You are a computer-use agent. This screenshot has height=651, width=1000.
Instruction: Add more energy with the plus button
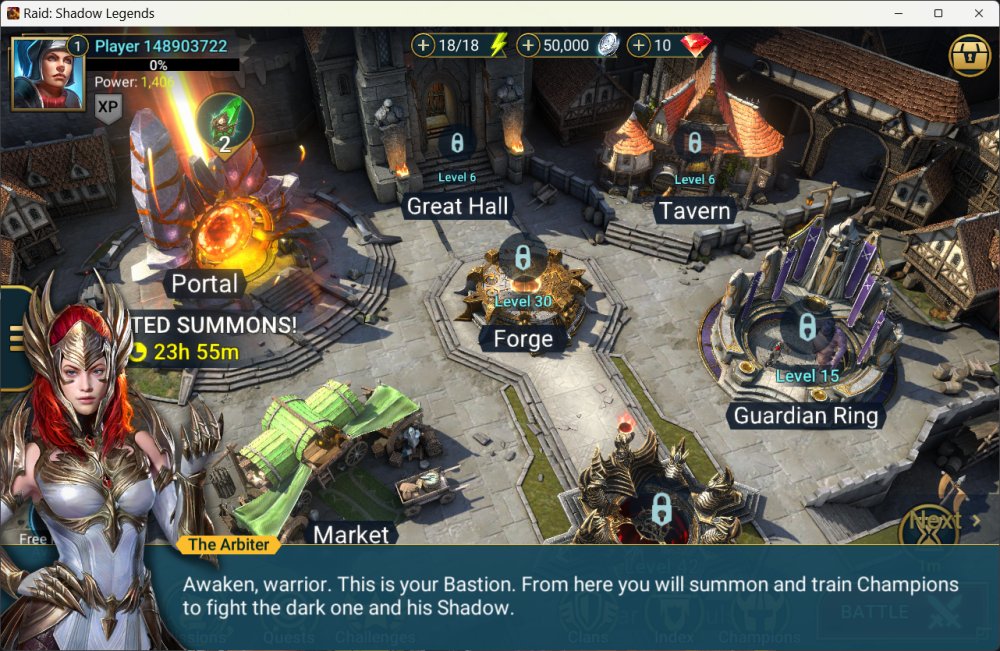pos(424,46)
